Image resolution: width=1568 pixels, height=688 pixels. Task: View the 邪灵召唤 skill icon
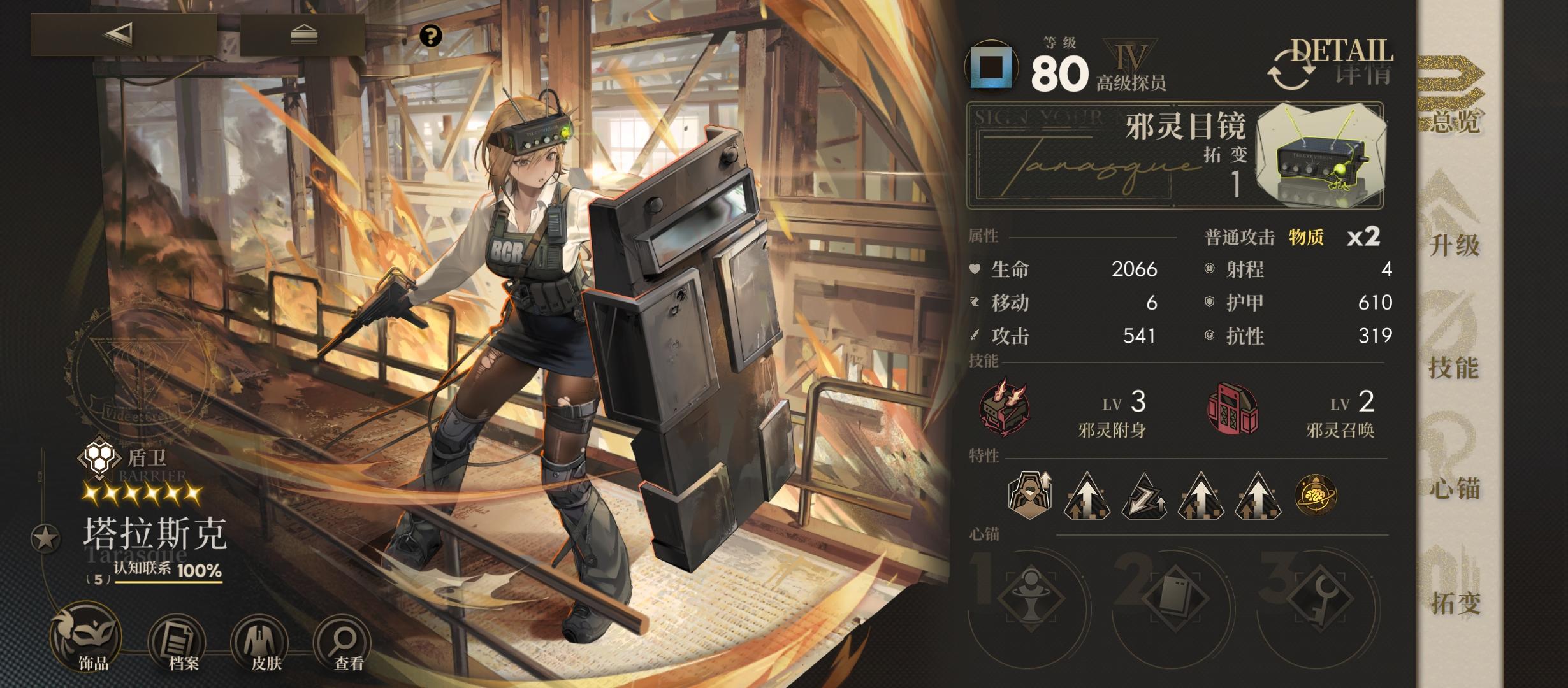pyautogui.click(x=1233, y=409)
